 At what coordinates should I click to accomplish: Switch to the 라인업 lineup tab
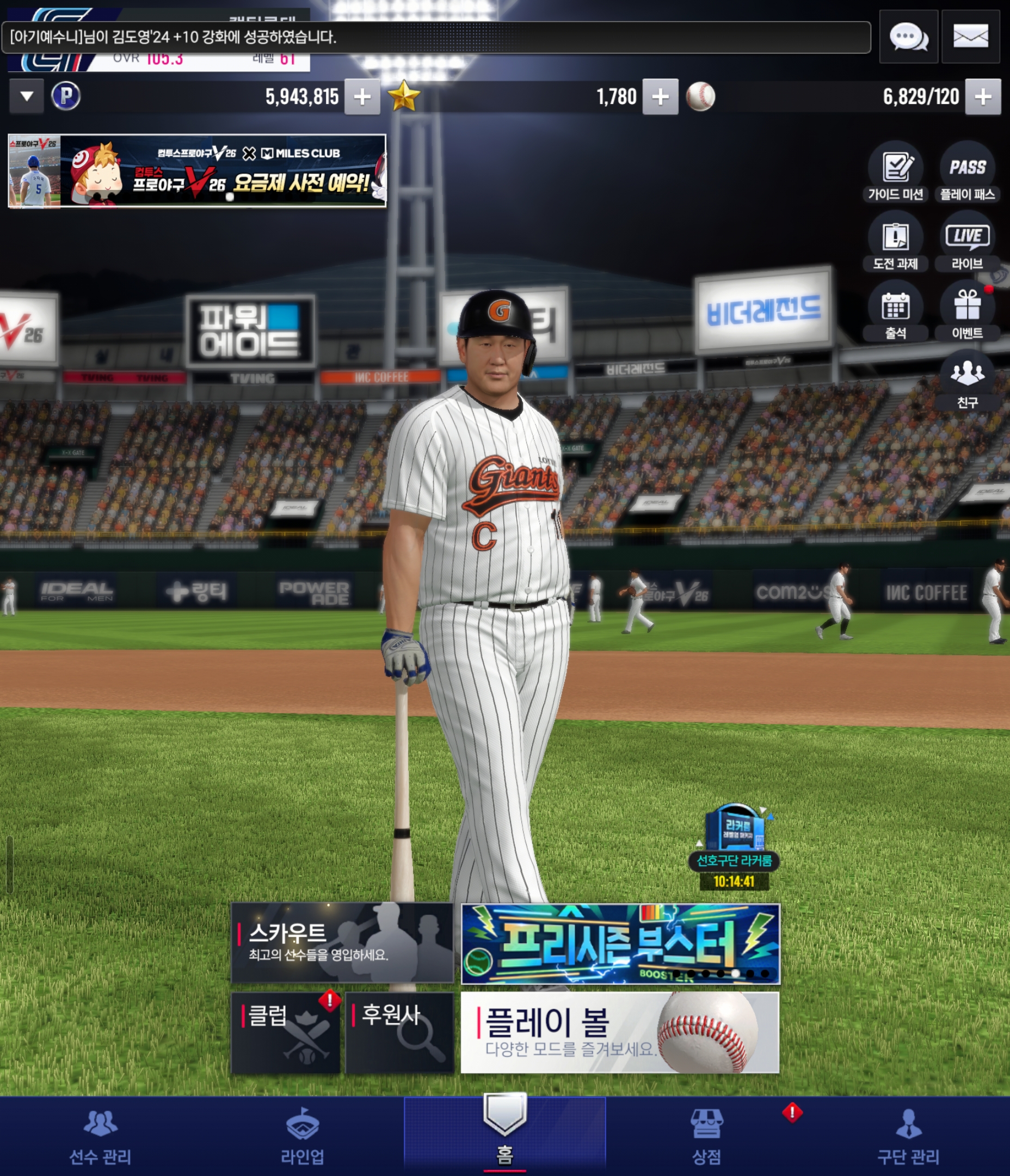[x=303, y=1136]
